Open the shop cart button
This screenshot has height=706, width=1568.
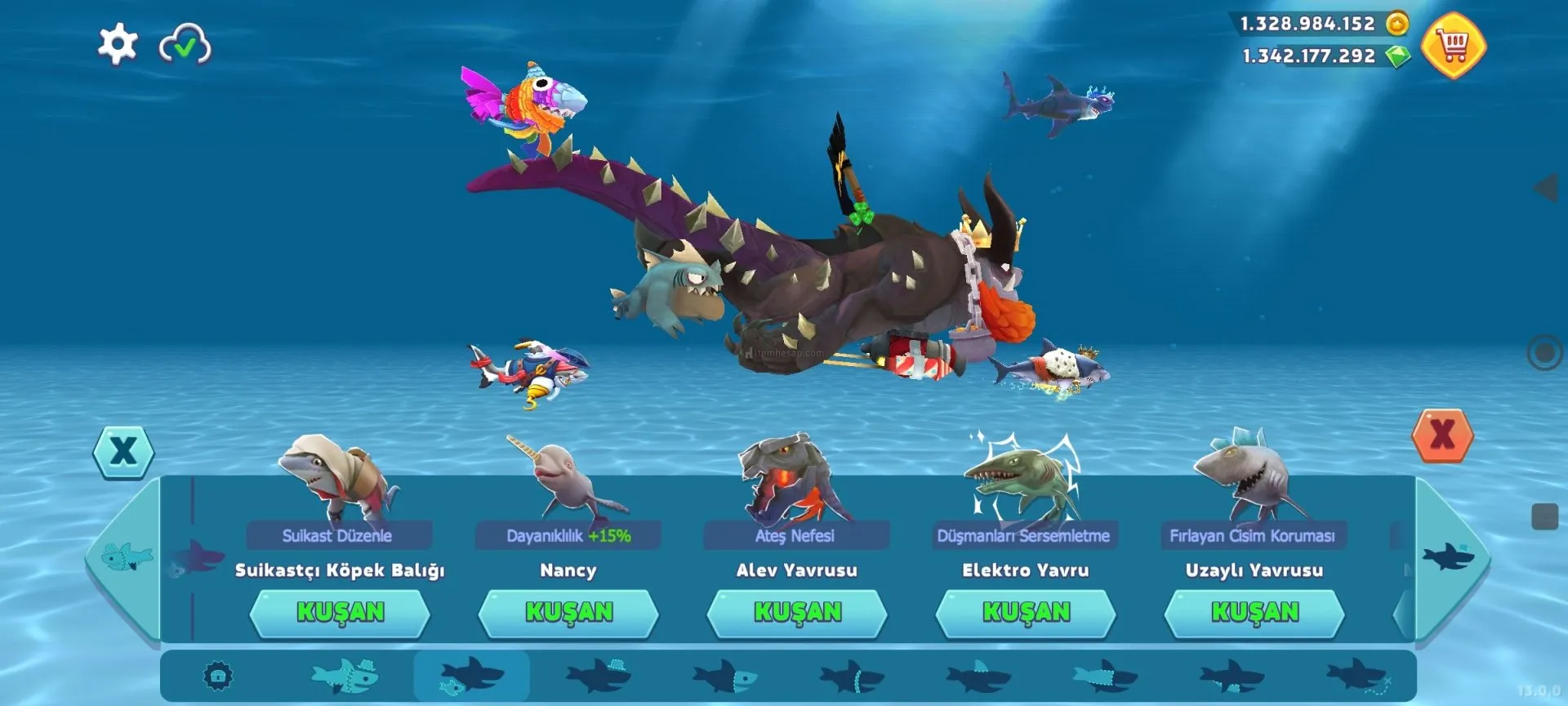click(1454, 46)
